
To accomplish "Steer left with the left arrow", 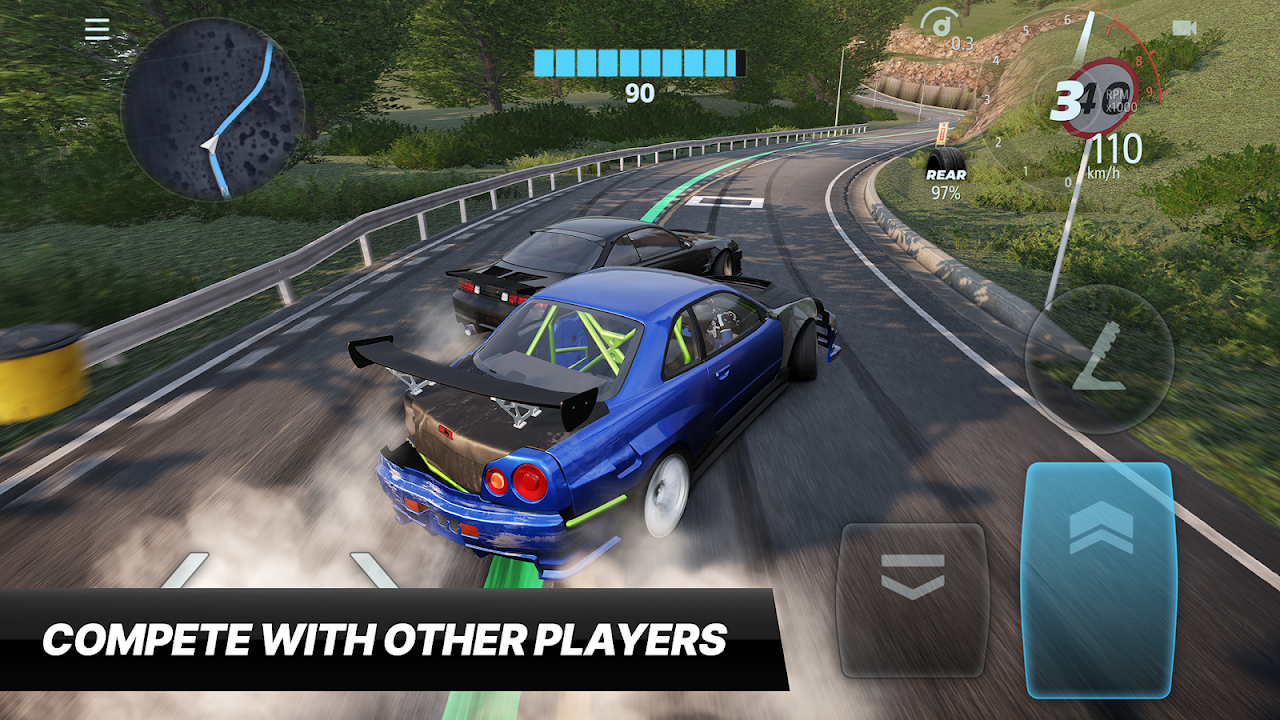I will 185,570.
